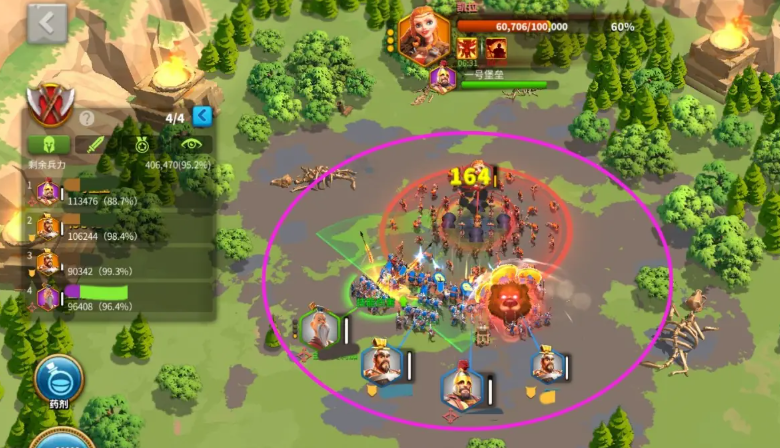Screen dimensions: 780x448
Task: Select the purple-framed garrison commander portrait
Action: (442, 78)
